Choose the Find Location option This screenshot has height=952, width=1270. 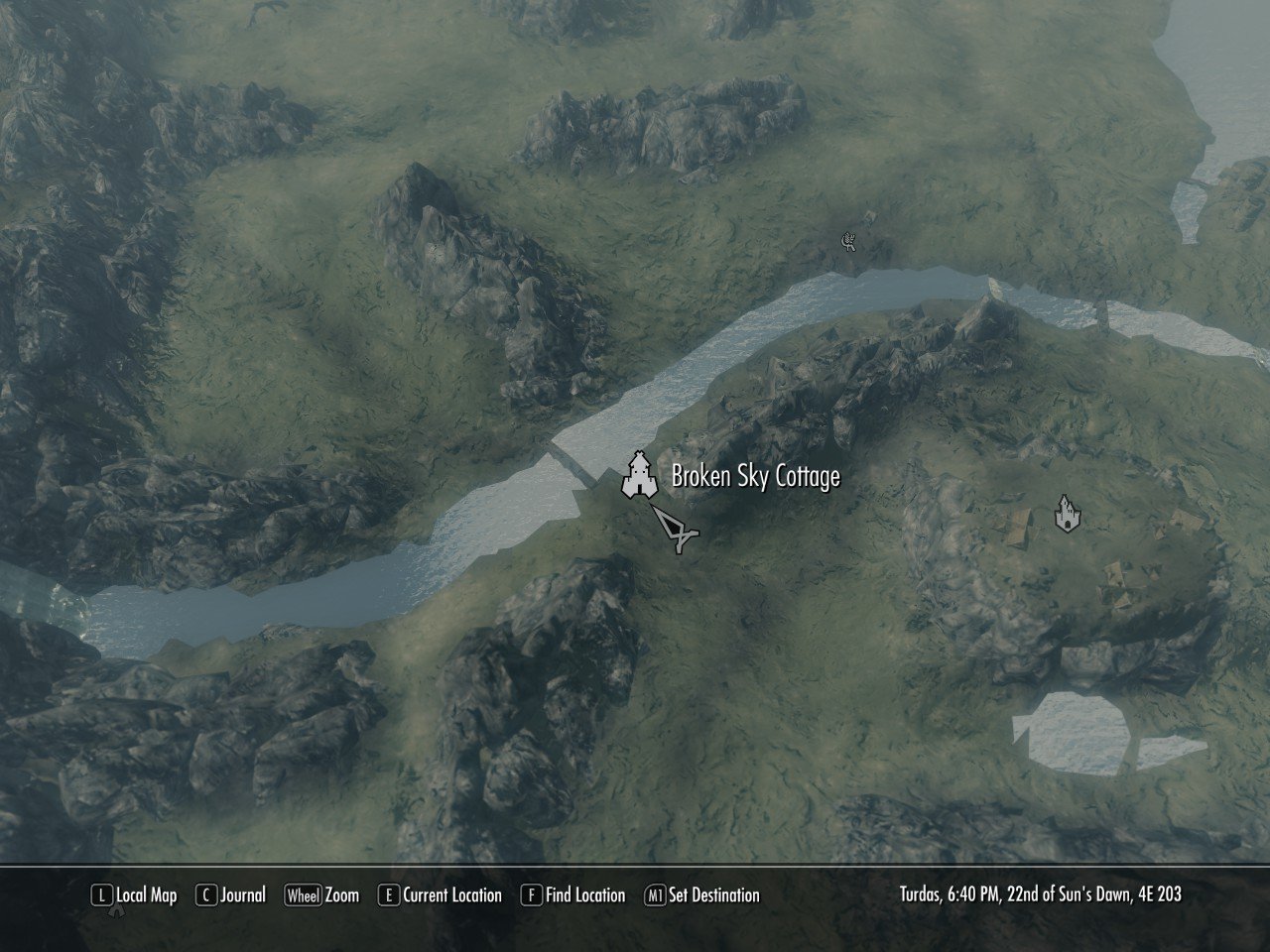pos(573,895)
